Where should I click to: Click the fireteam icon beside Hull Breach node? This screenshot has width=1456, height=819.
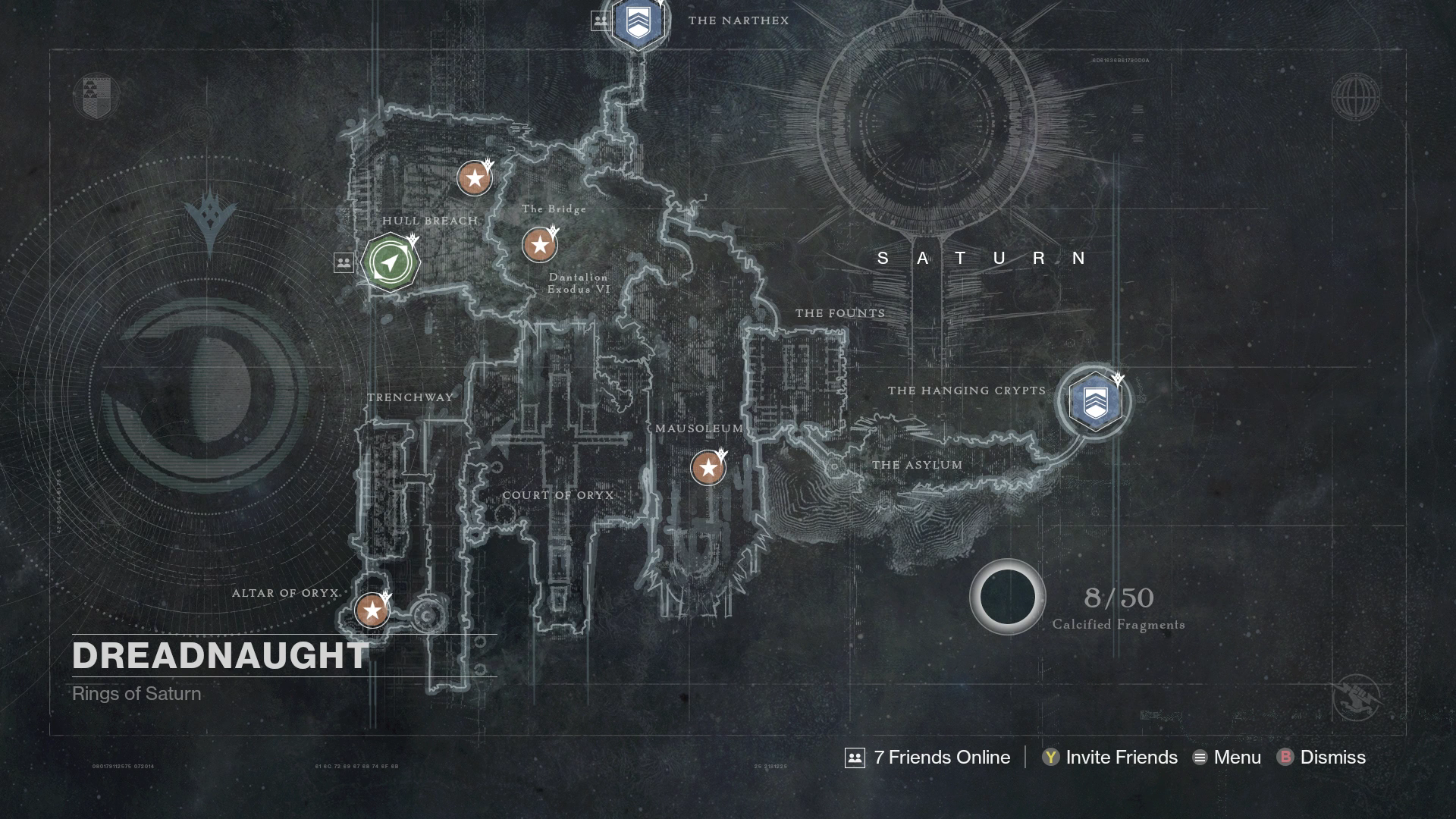(x=344, y=262)
